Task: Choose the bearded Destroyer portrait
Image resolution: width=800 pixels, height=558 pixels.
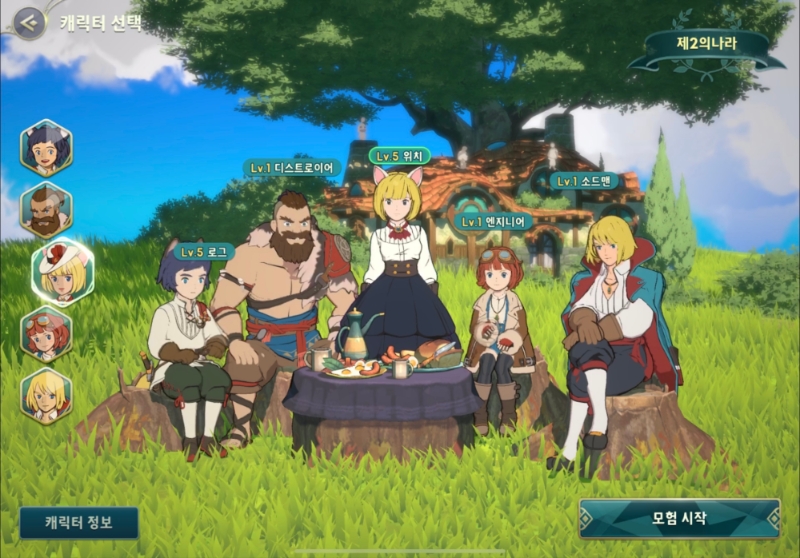Action: click(46, 210)
